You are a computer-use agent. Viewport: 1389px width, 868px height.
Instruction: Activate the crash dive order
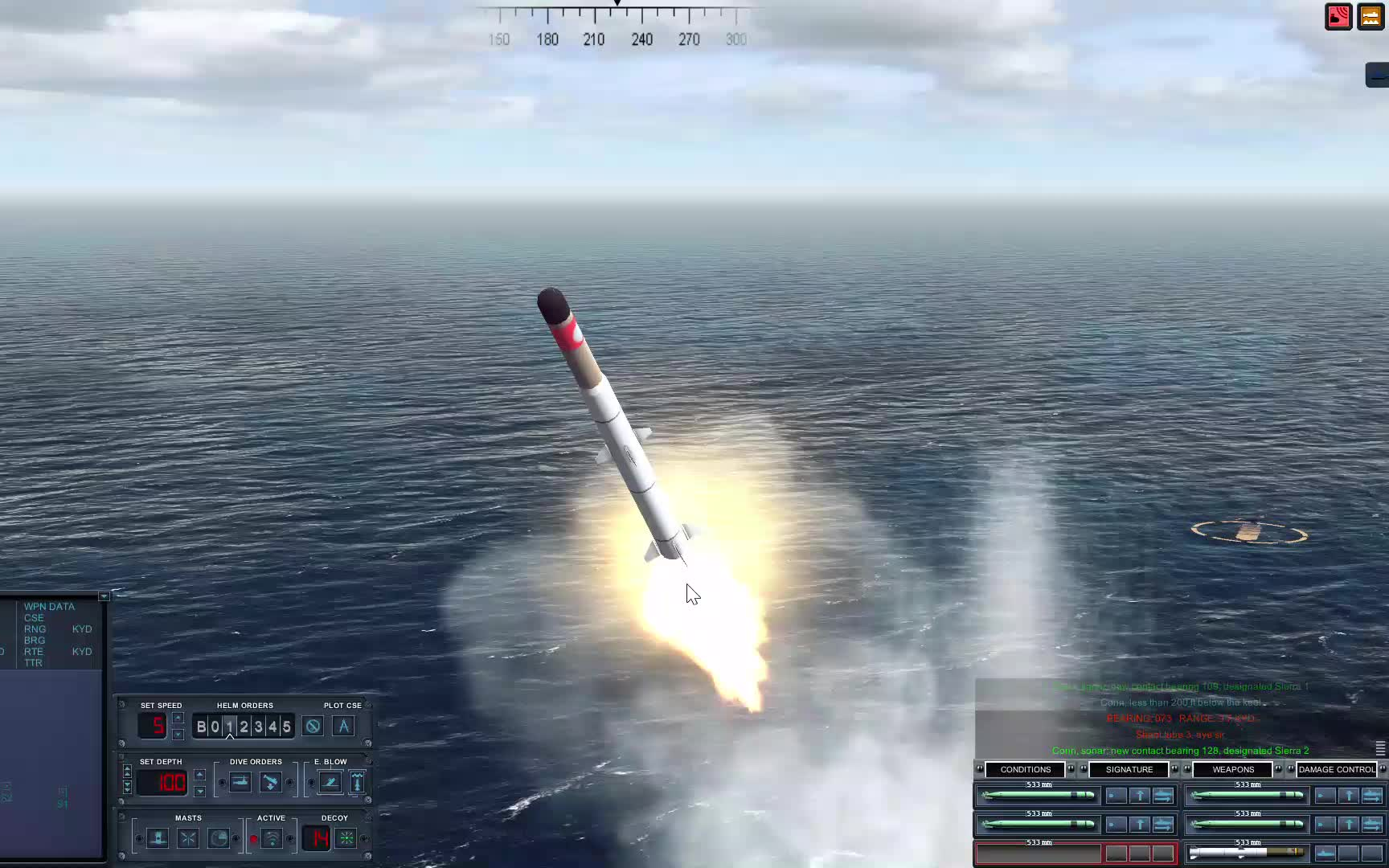point(271,782)
